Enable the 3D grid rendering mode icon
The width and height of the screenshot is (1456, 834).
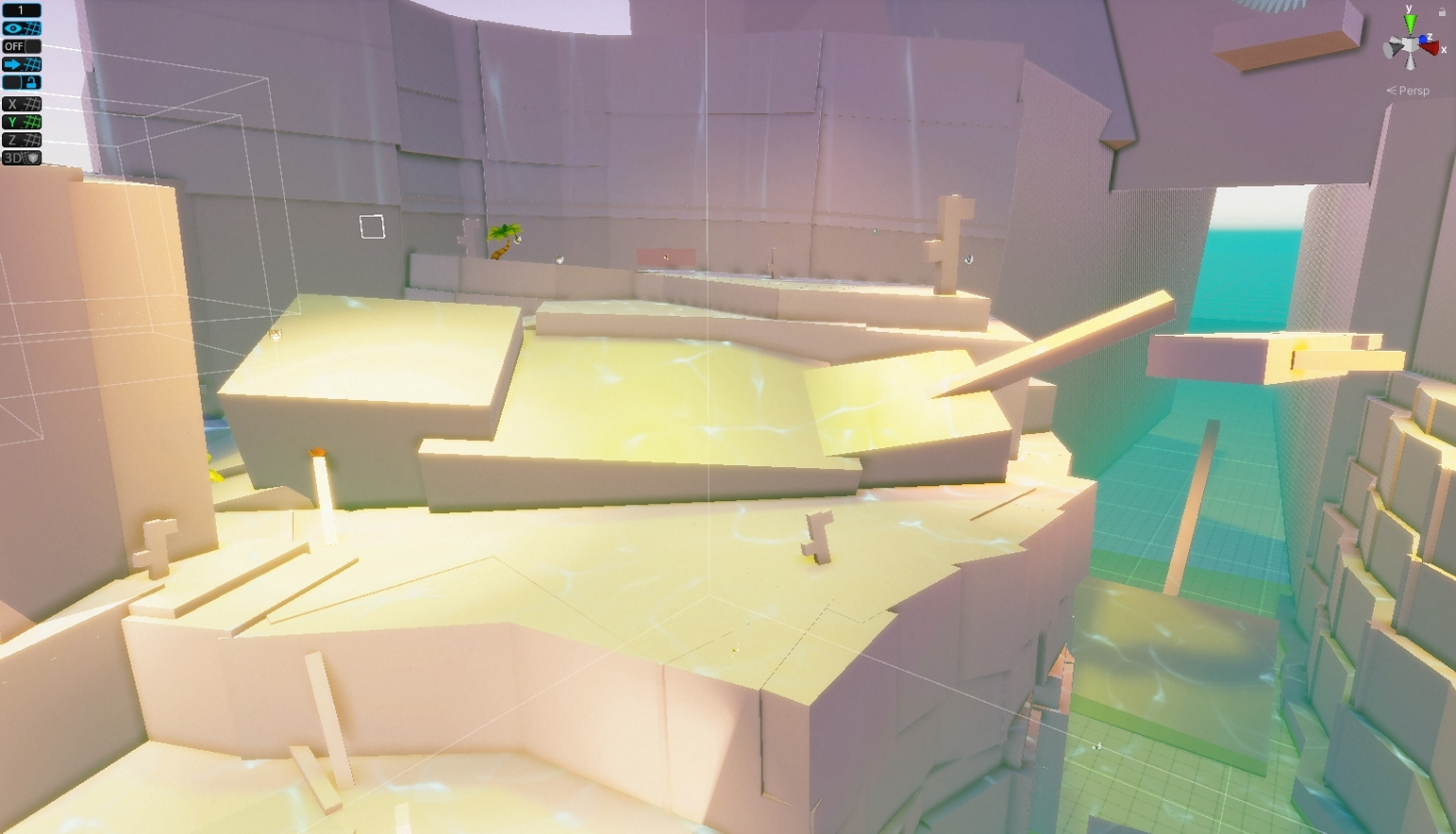point(21,157)
